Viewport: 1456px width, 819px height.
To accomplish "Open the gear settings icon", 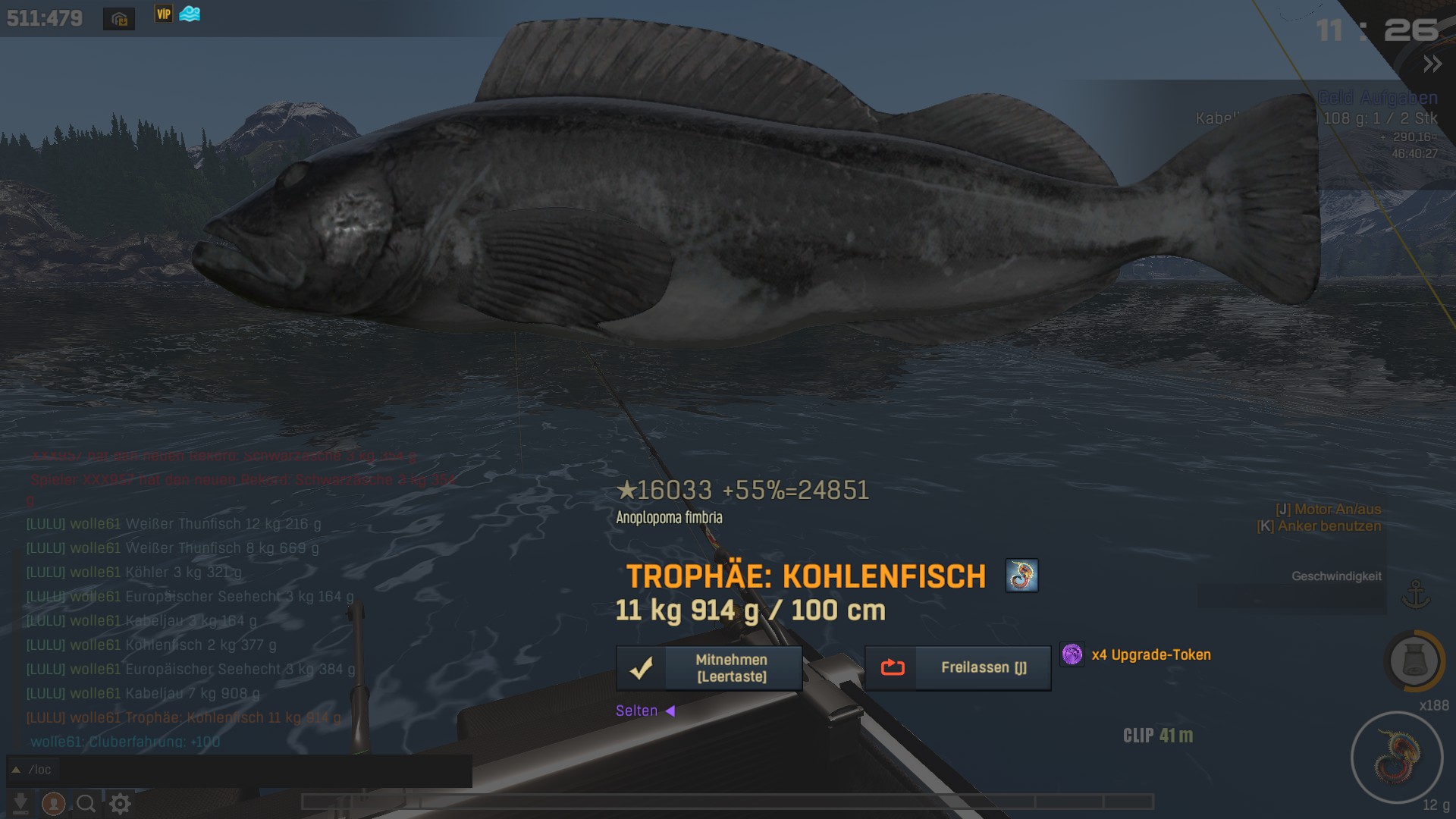I will pyautogui.click(x=120, y=803).
